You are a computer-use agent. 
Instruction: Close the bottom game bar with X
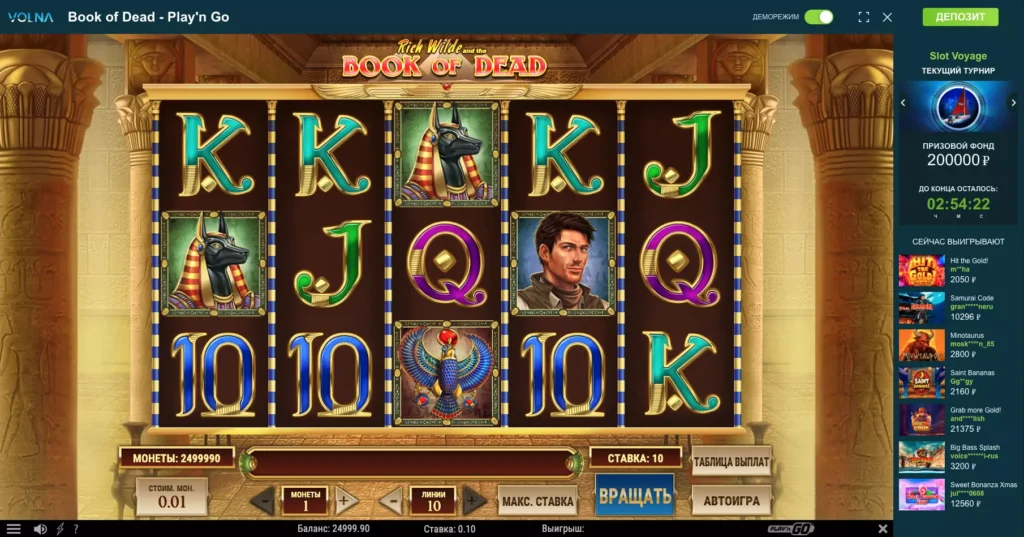tap(883, 529)
